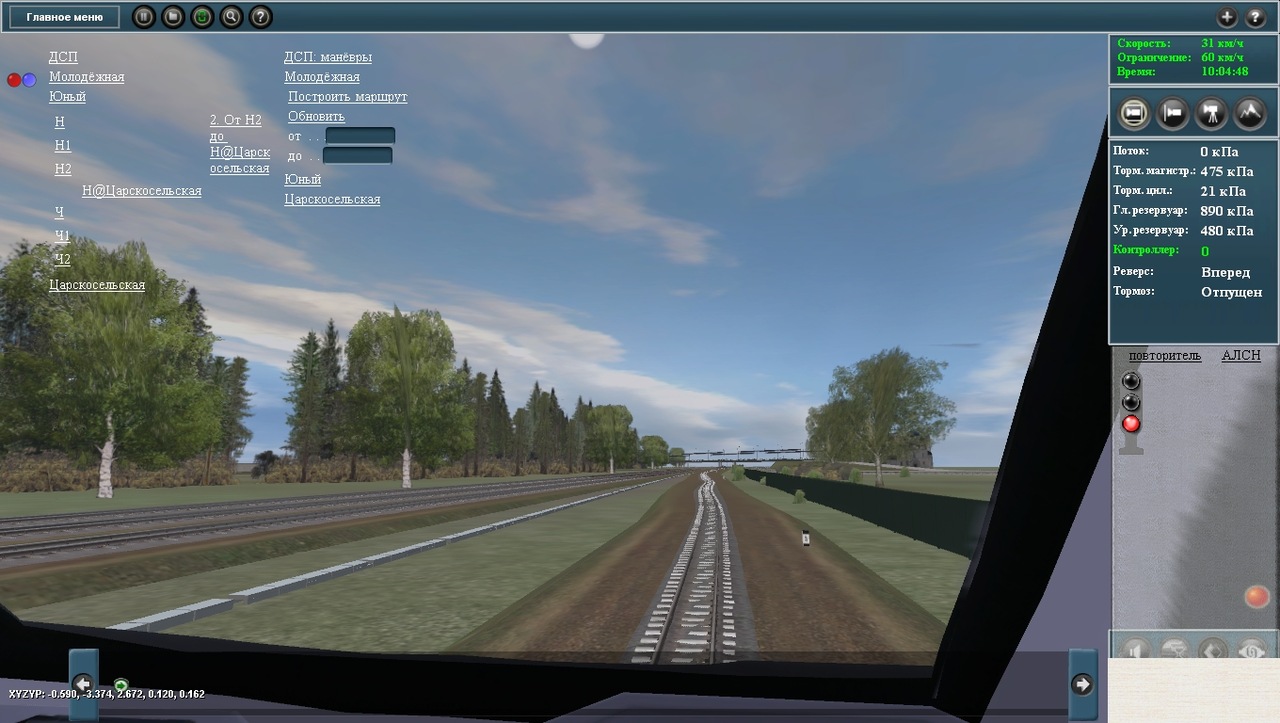Choose signal Н2 in the list

click(63, 169)
